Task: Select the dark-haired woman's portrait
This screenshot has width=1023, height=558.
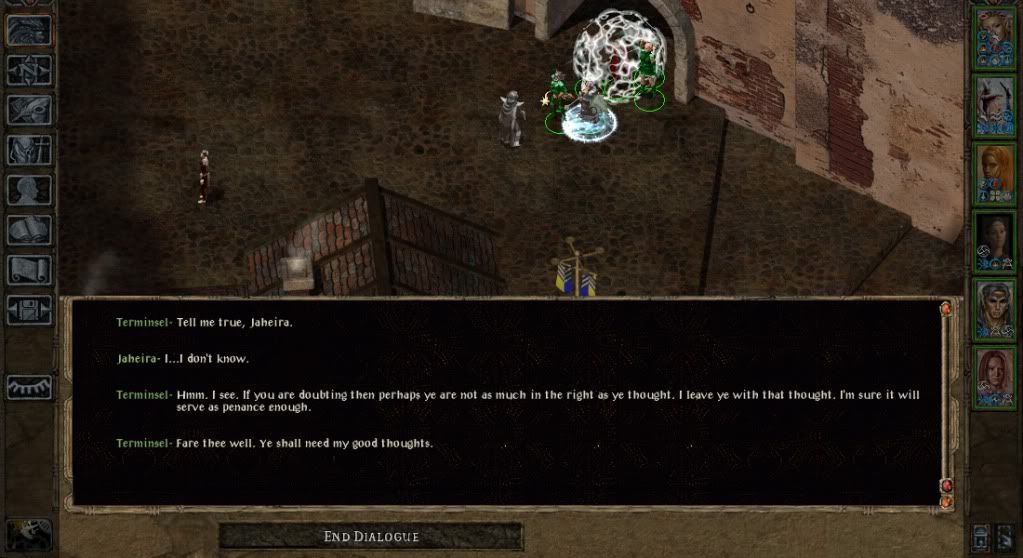Action: coord(995,240)
